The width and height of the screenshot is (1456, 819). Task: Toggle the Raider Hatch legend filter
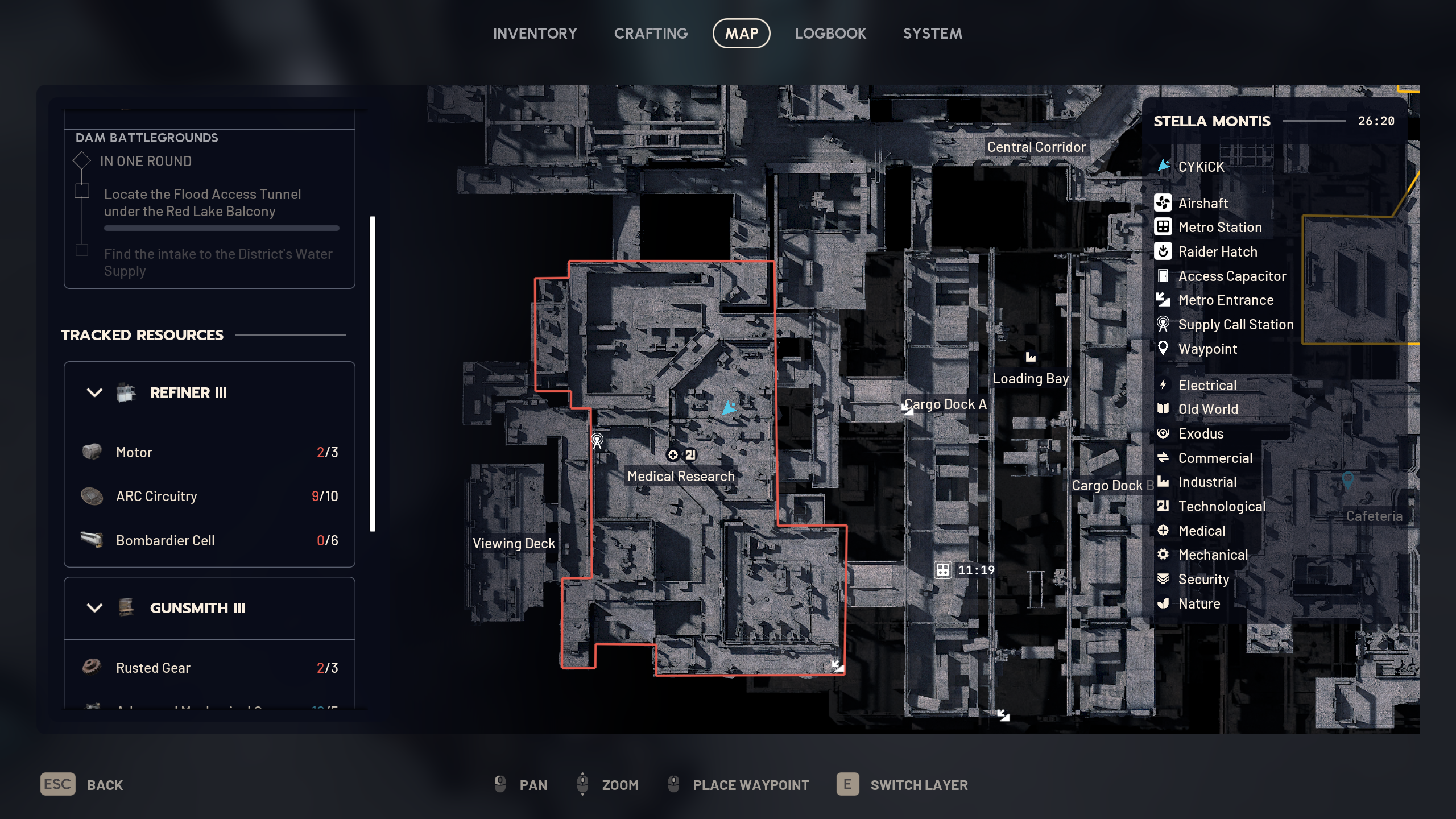click(x=1217, y=251)
